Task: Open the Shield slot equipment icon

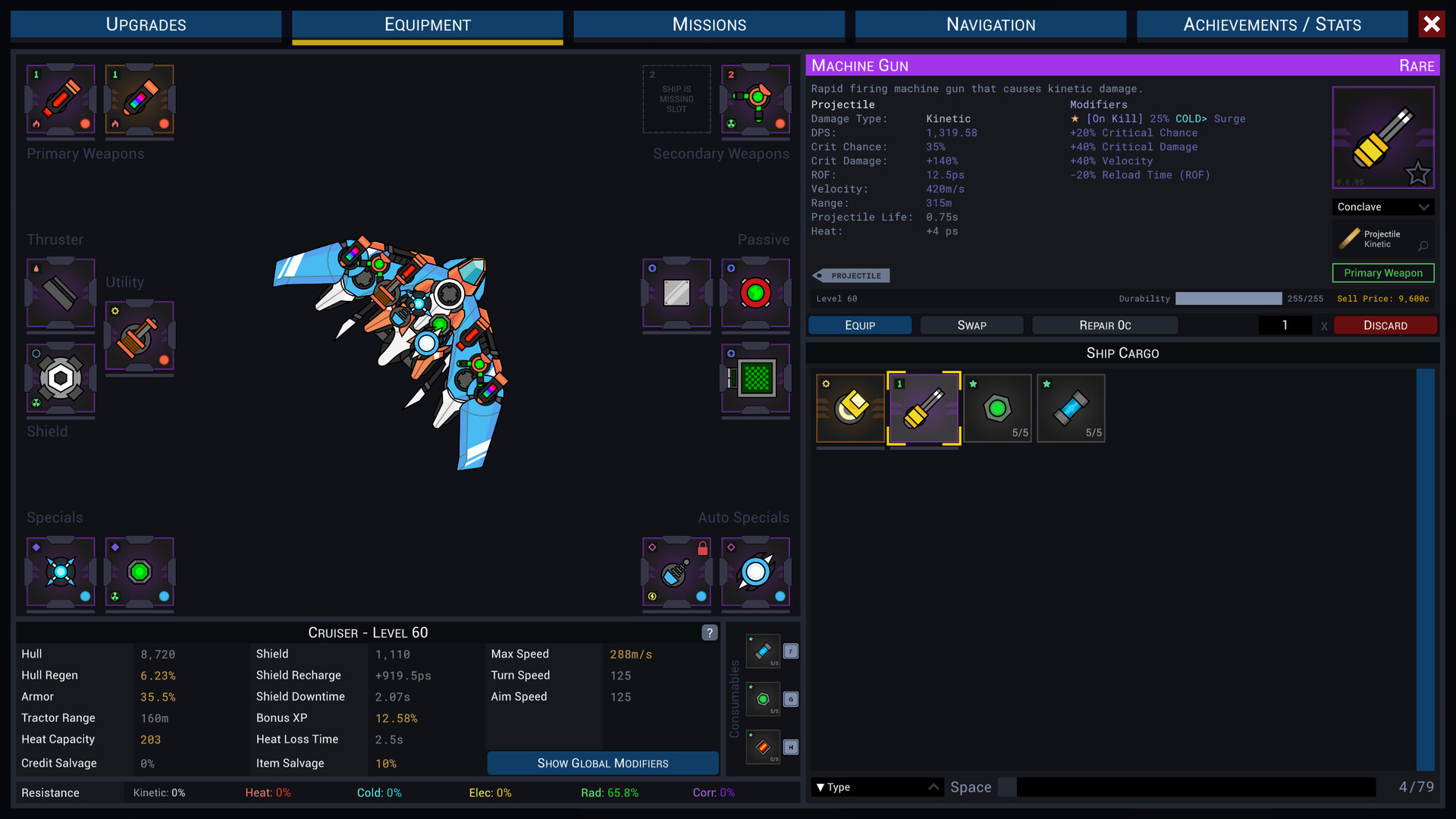Action: point(60,378)
